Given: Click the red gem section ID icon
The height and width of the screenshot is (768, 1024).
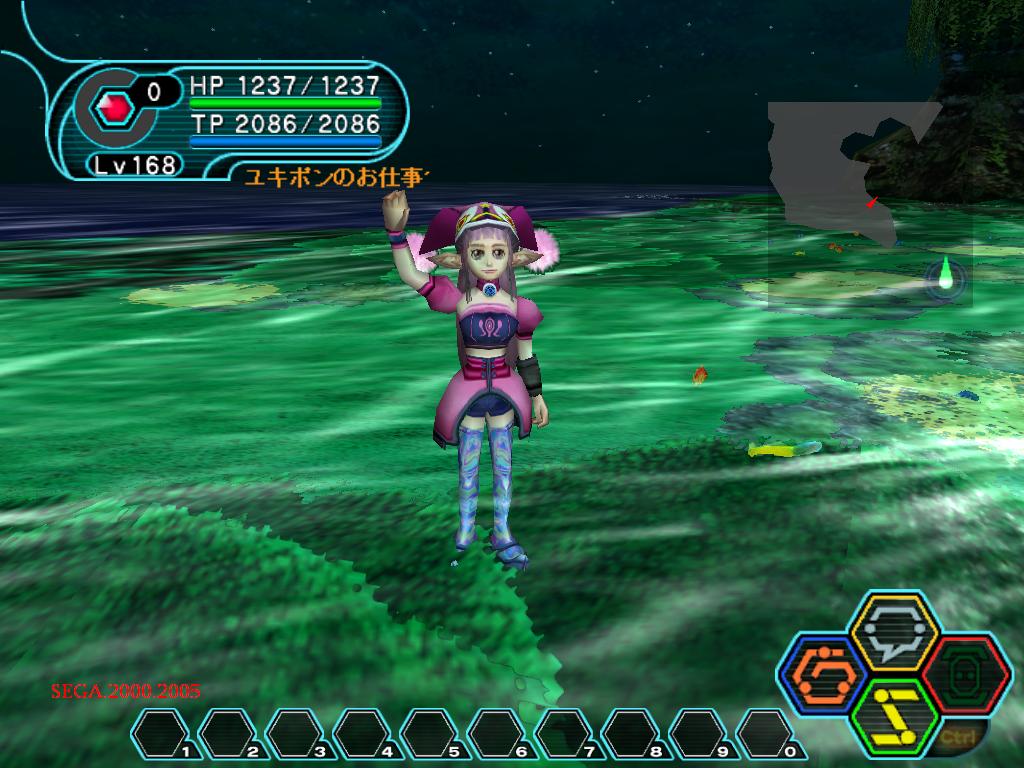Looking at the screenshot, I should tap(117, 105).
